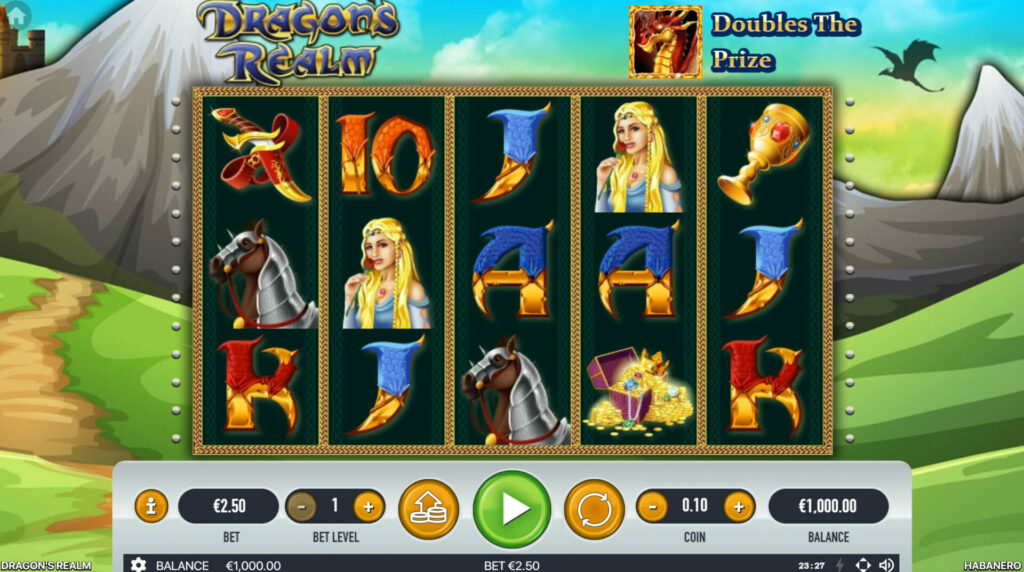
Task: Return to lobby via home icon
Action: 17,13
